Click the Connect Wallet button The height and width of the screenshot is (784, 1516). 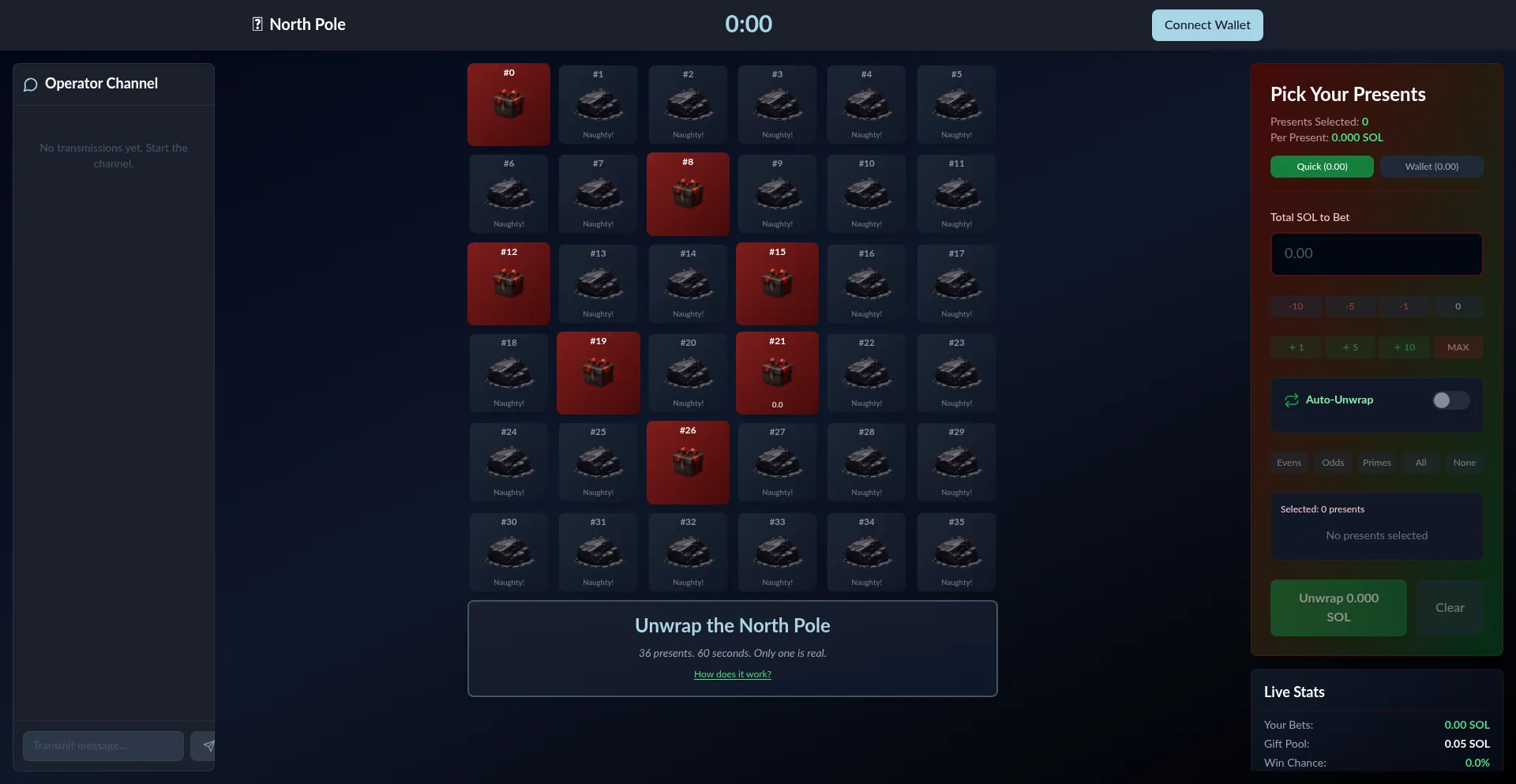(x=1206, y=24)
